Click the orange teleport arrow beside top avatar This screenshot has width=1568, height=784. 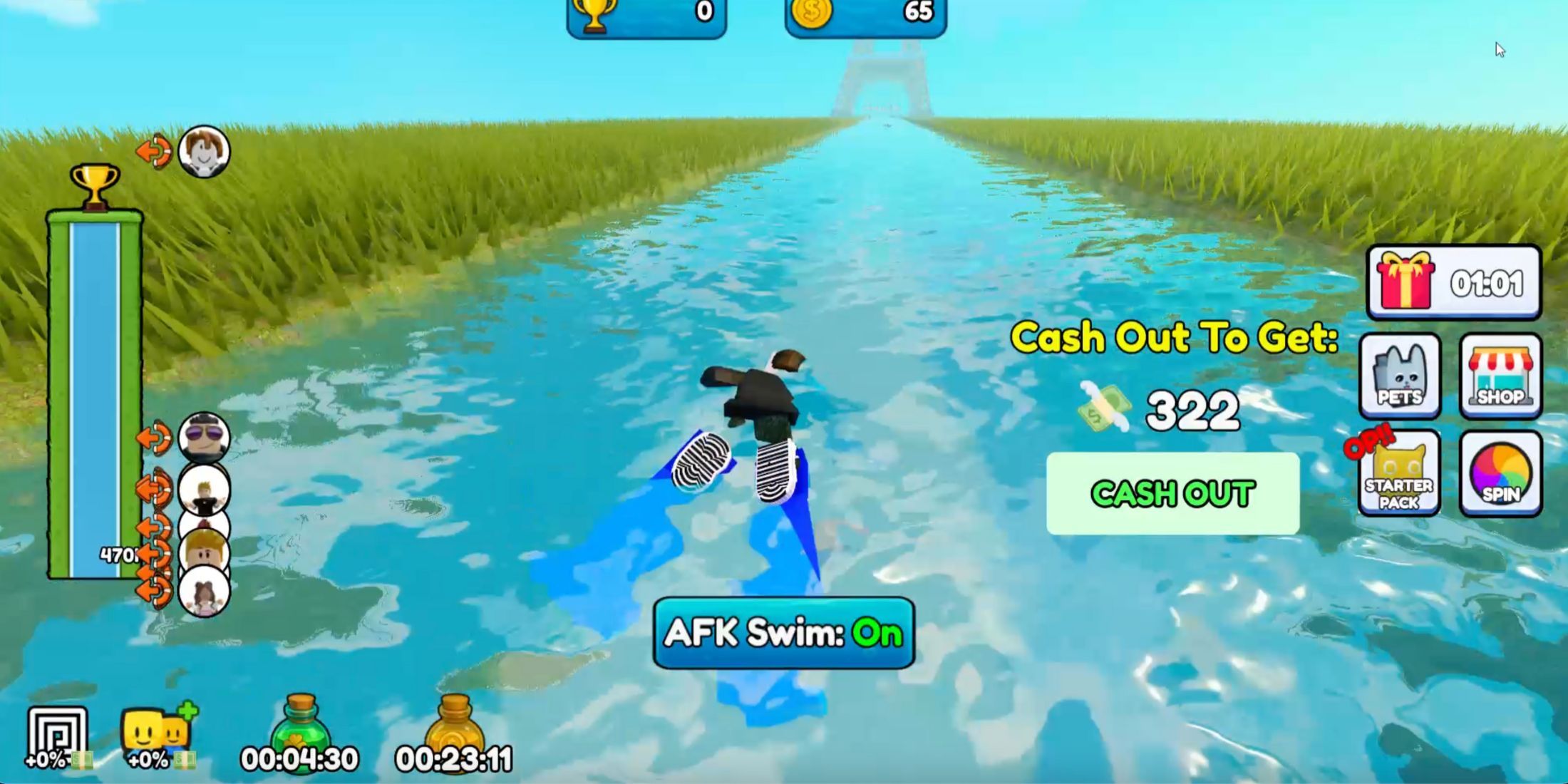click(x=153, y=150)
